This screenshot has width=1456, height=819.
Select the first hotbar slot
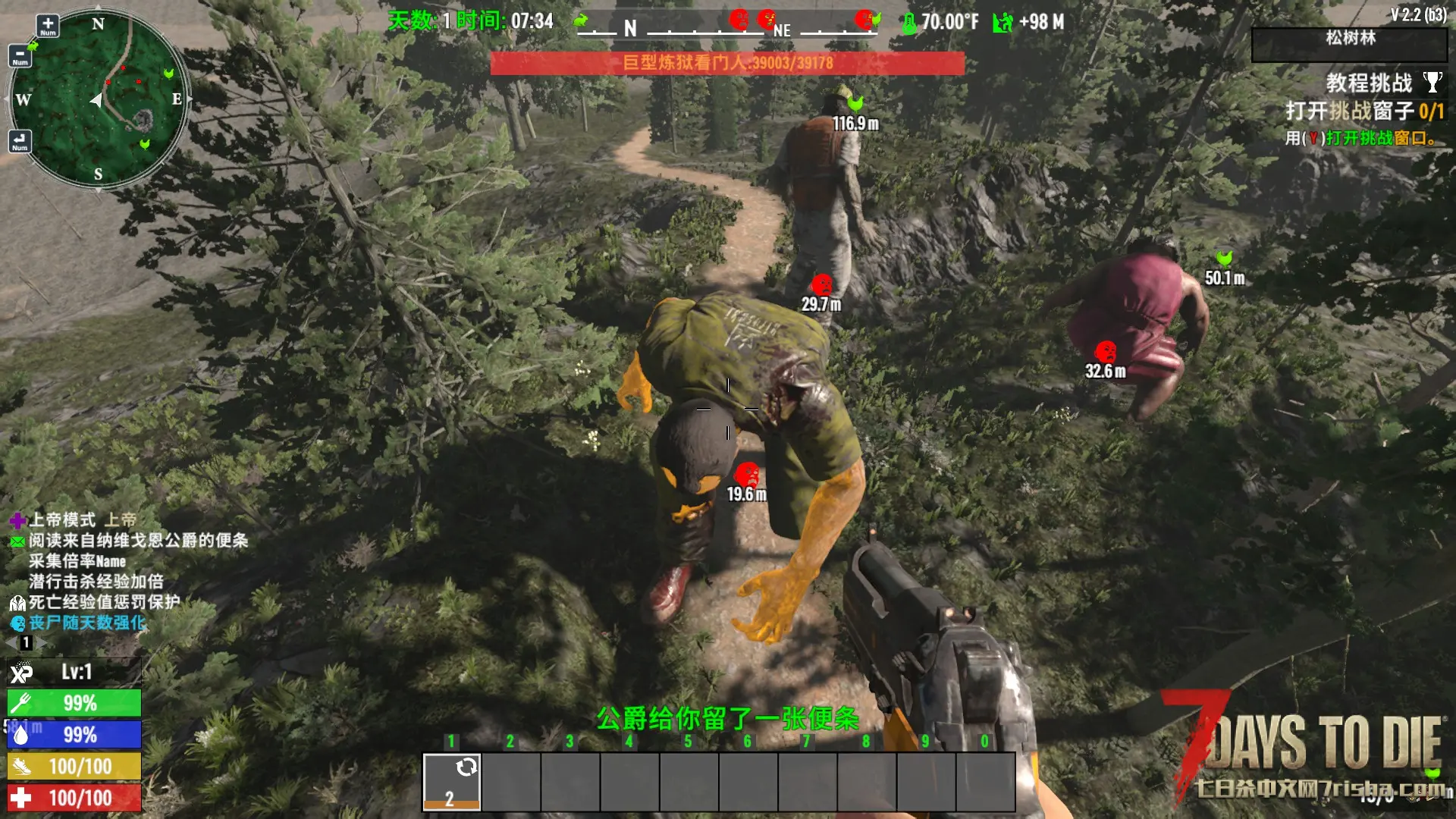tap(451, 782)
